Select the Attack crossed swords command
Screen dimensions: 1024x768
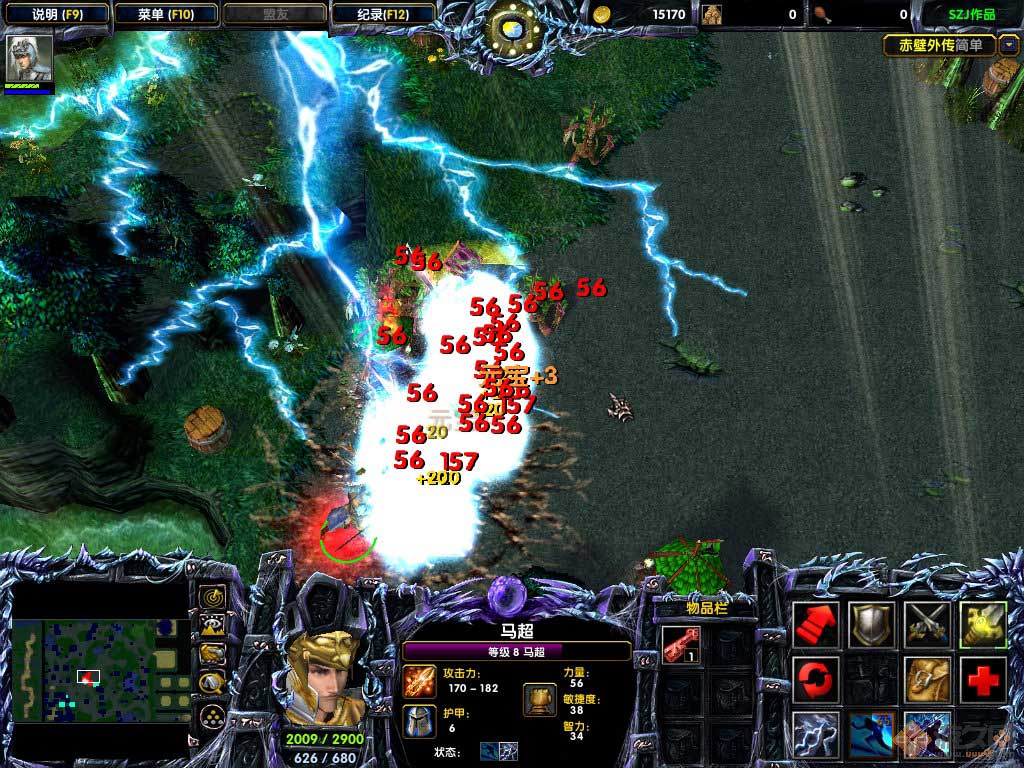point(927,626)
